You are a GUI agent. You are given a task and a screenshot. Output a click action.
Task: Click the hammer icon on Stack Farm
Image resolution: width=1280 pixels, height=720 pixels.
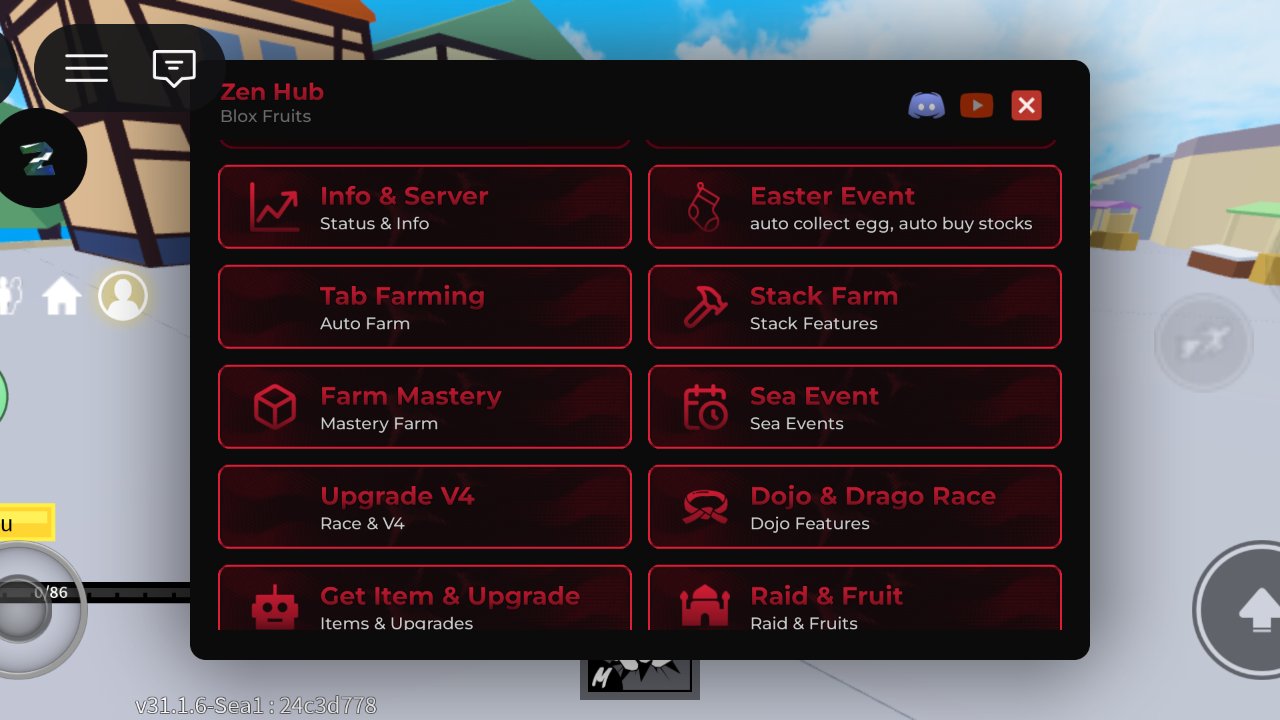click(x=706, y=307)
